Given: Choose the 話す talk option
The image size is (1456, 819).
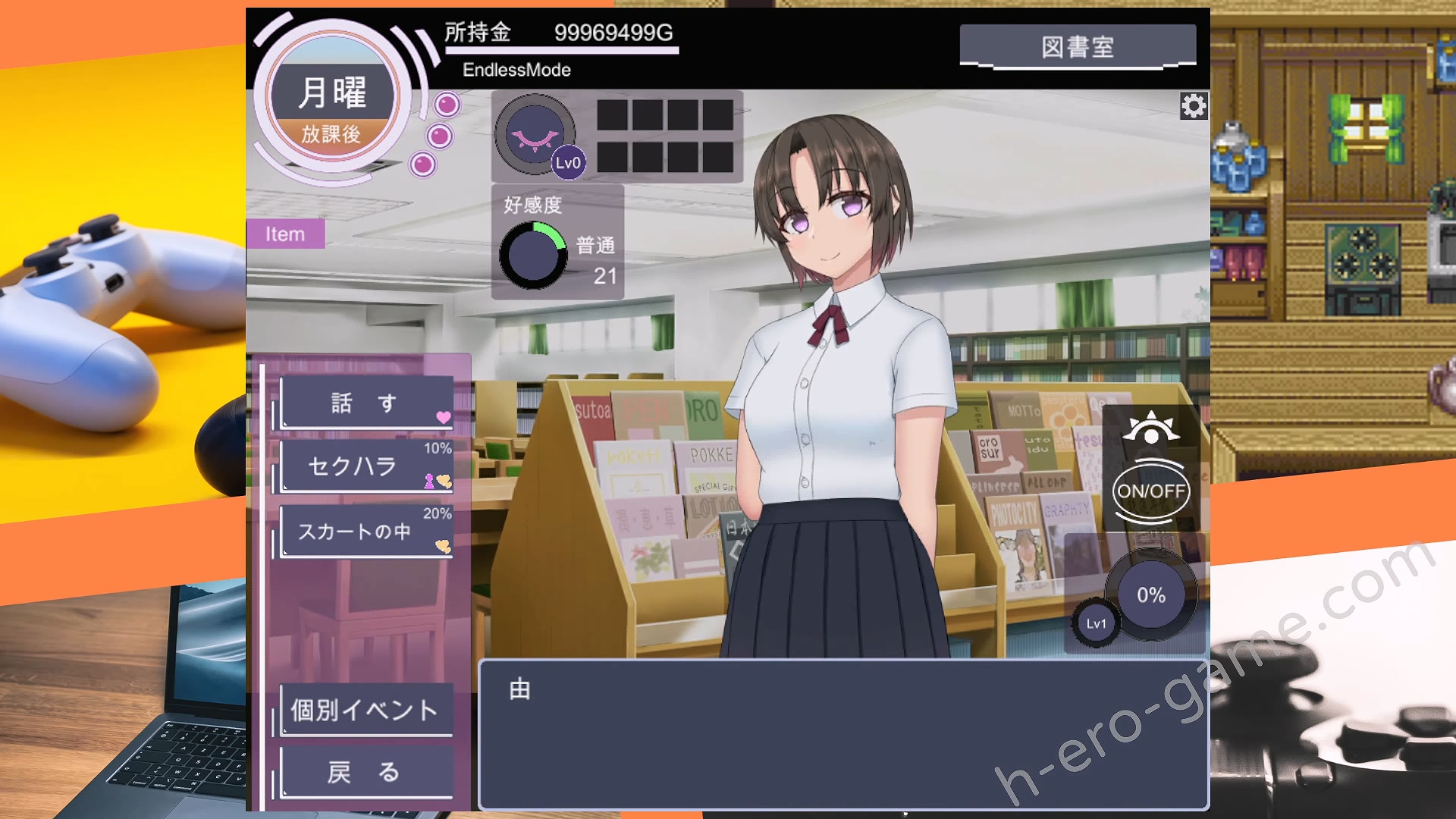Looking at the screenshot, I should [x=367, y=403].
